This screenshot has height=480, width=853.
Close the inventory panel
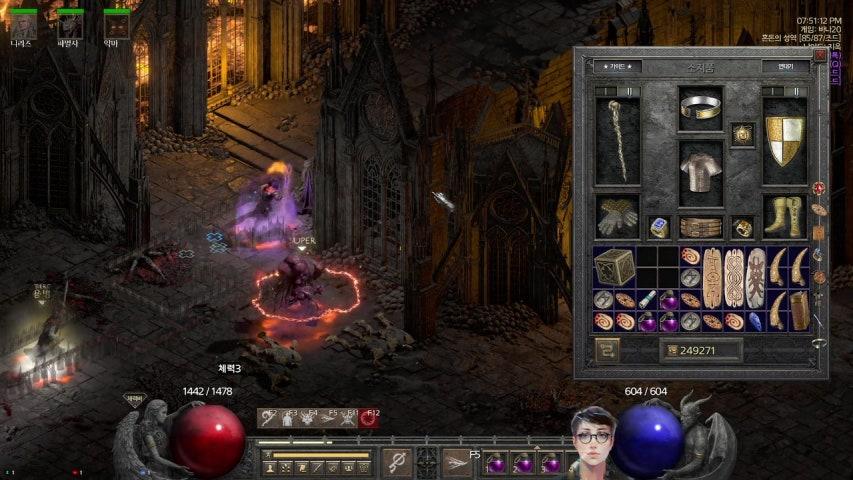point(820,56)
